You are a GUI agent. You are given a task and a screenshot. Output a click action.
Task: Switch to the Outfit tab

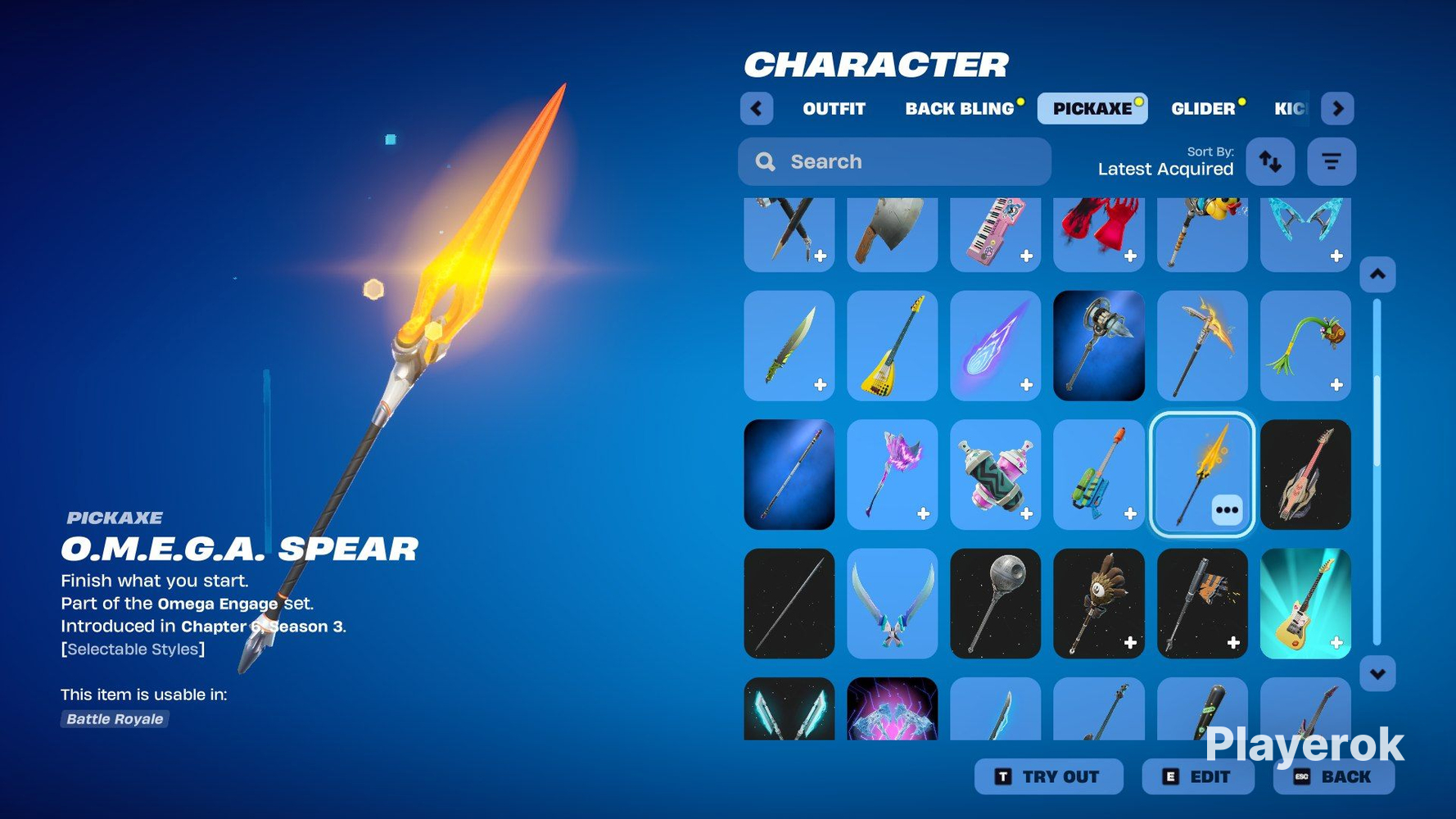(834, 109)
